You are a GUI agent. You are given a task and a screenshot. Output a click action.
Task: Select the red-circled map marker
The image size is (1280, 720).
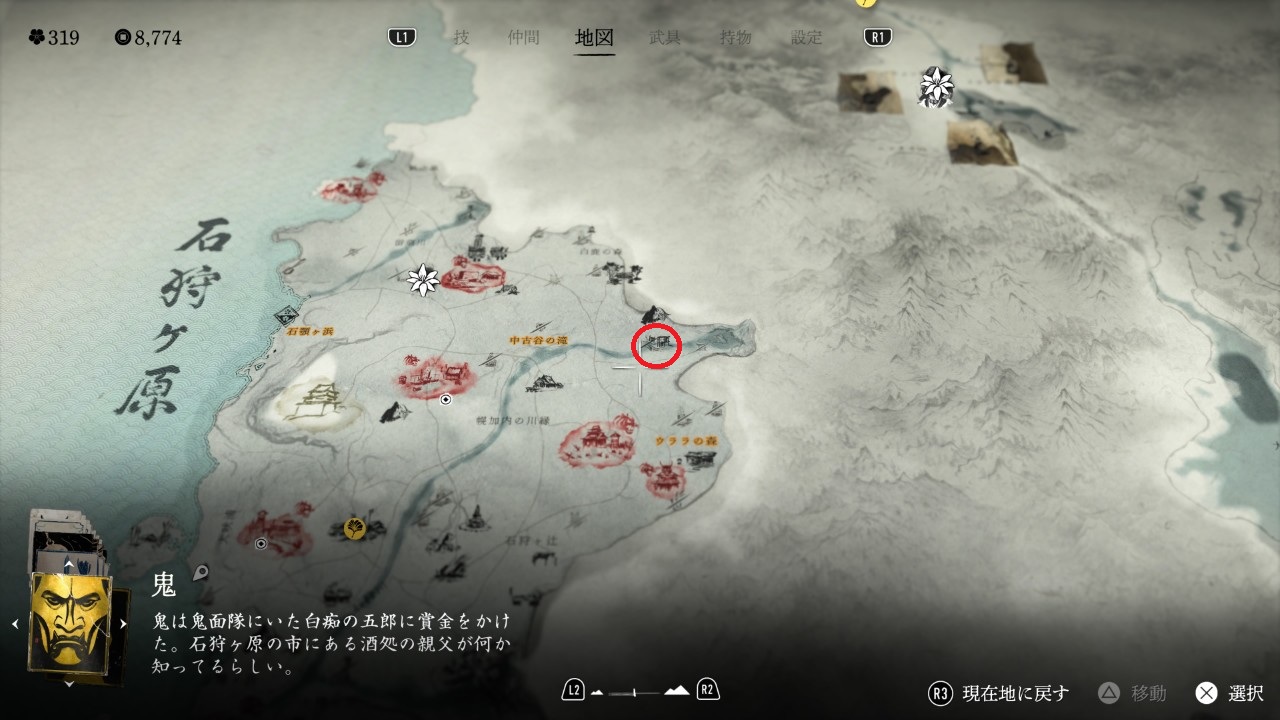(657, 345)
